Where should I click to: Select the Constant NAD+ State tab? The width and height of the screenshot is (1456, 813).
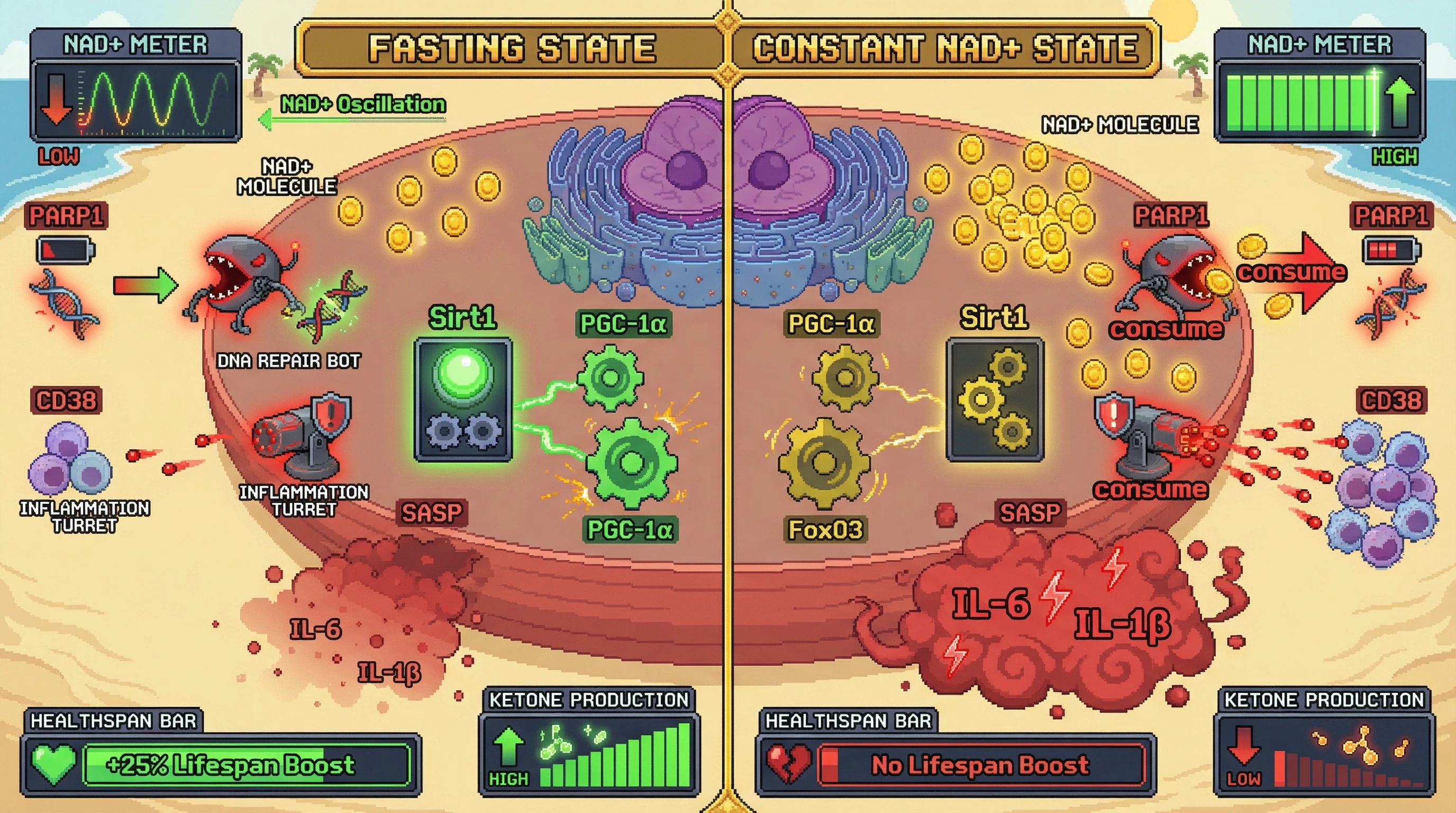pyautogui.click(x=944, y=48)
